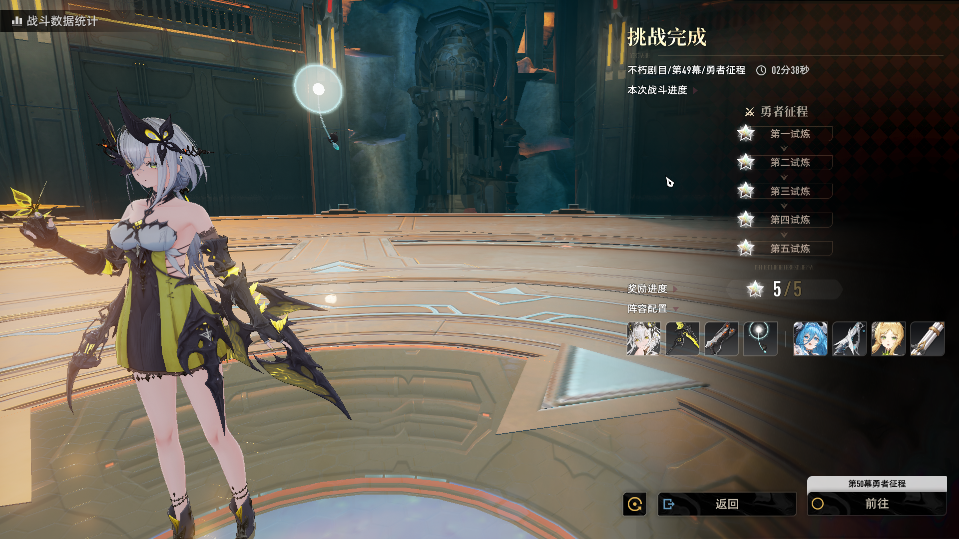Screen dimensions: 959x539
Task: Inspect the white cylindrical weapon icon
Action: 927,339
